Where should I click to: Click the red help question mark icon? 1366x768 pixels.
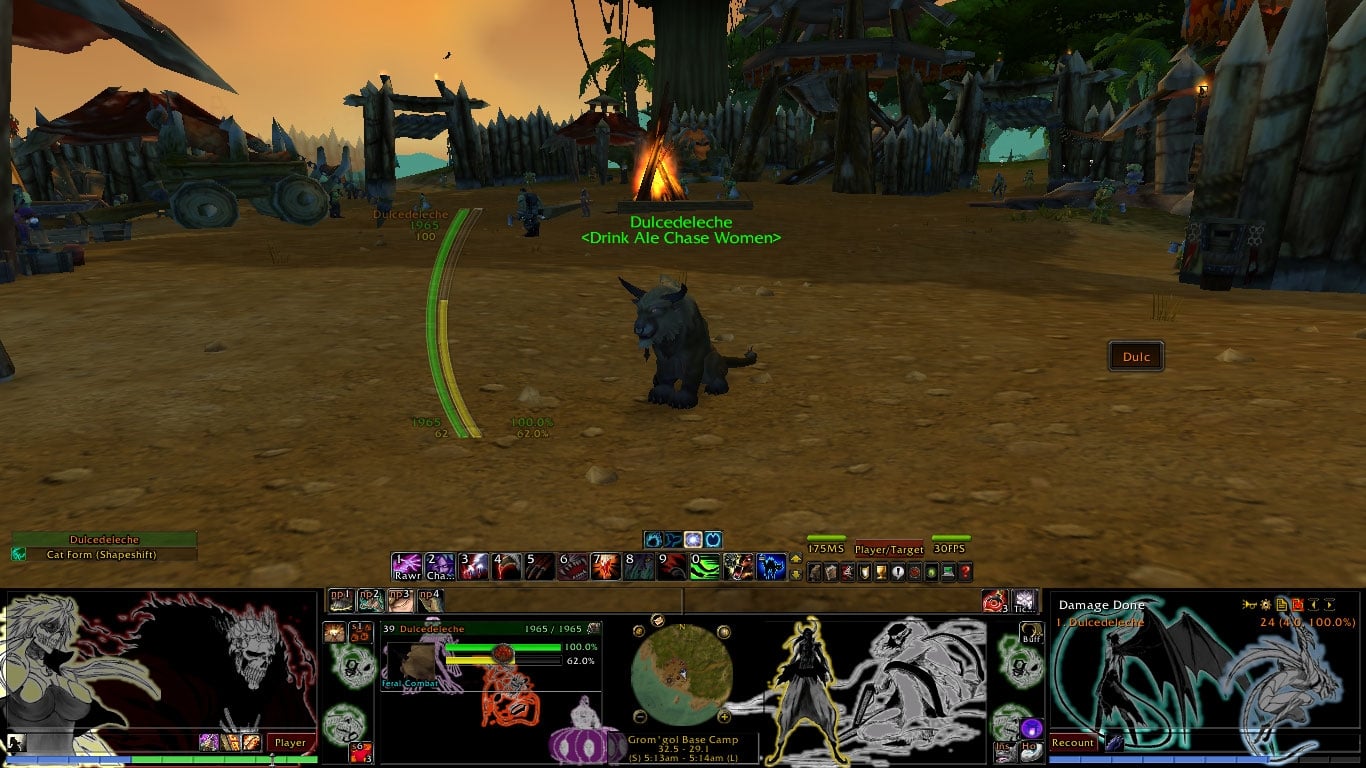click(965, 571)
